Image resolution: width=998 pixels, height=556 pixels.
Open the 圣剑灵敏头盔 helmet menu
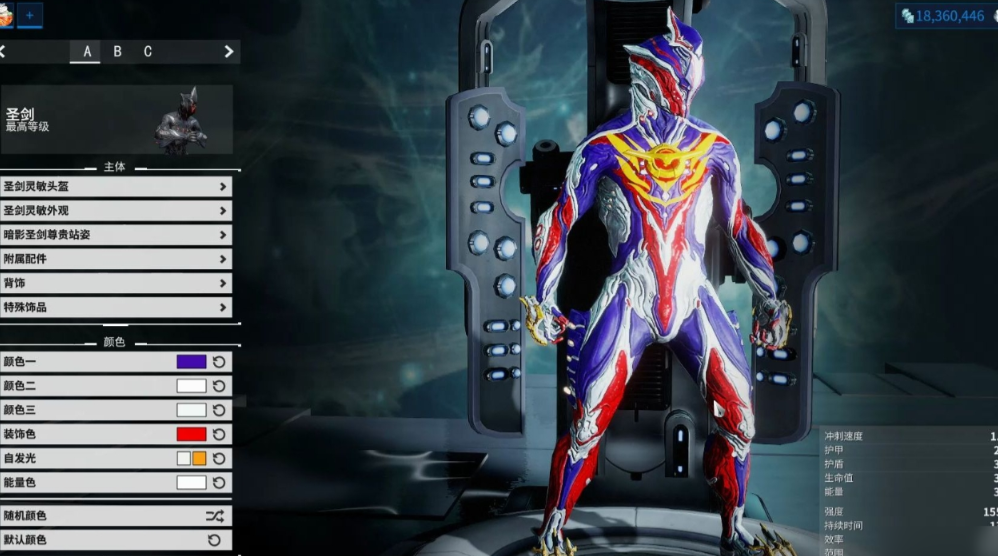tap(116, 187)
